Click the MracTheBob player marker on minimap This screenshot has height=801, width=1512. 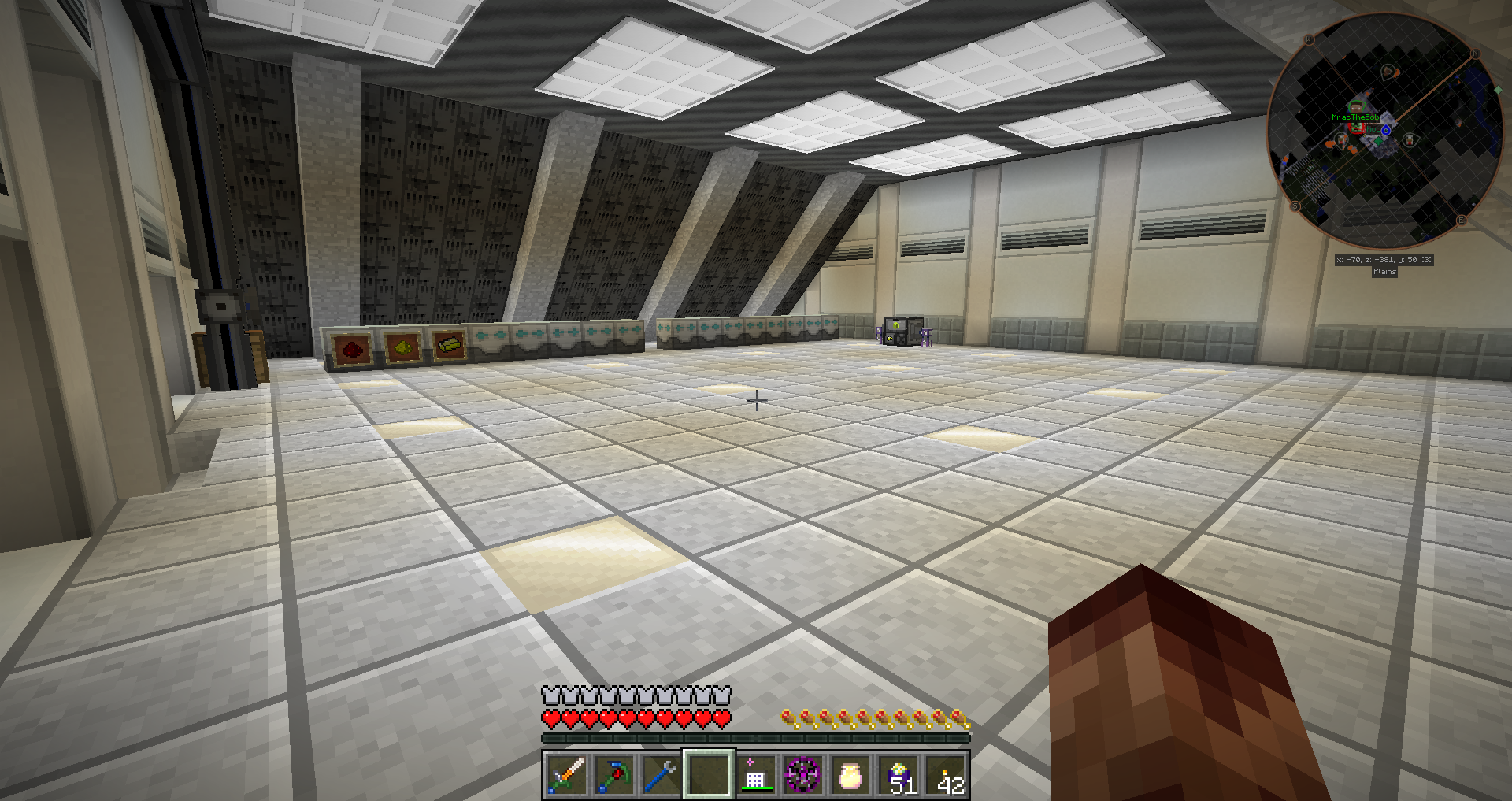(x=1356, y=108)
